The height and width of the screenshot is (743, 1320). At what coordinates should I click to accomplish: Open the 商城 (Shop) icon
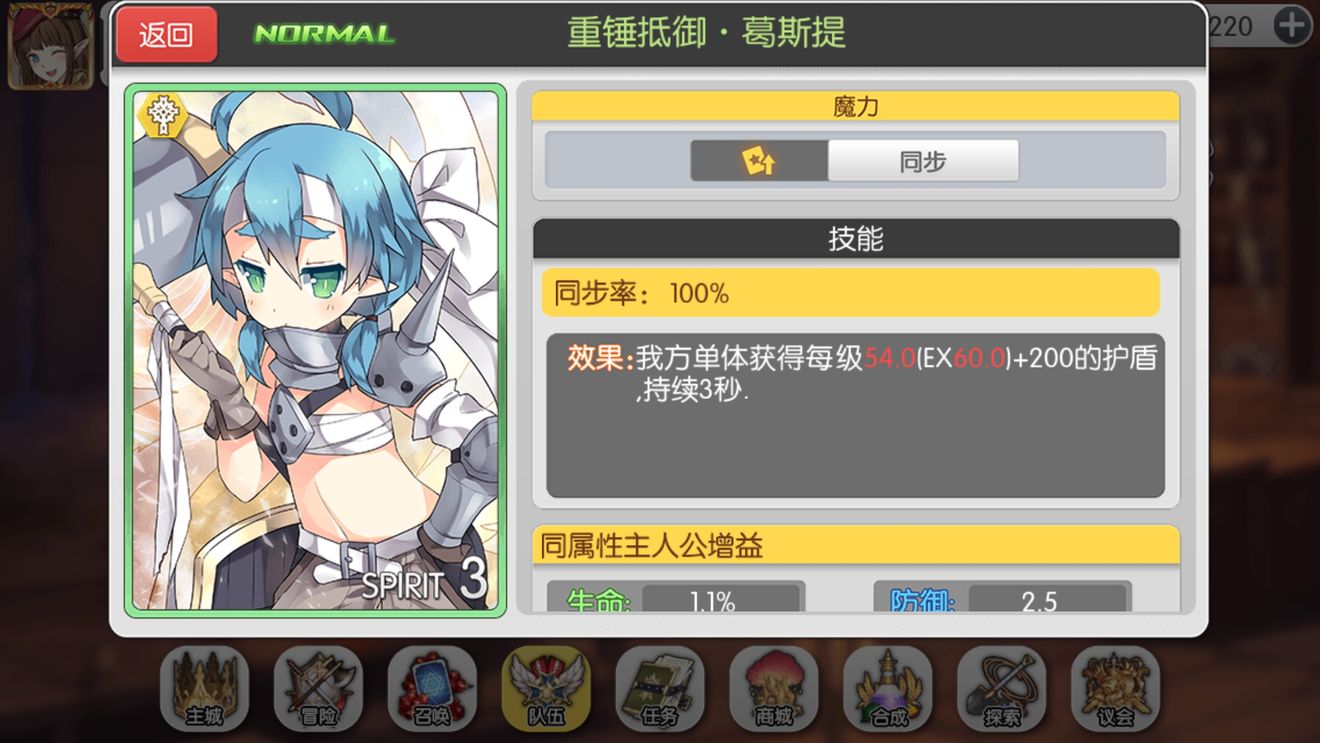tap(774, 688)
